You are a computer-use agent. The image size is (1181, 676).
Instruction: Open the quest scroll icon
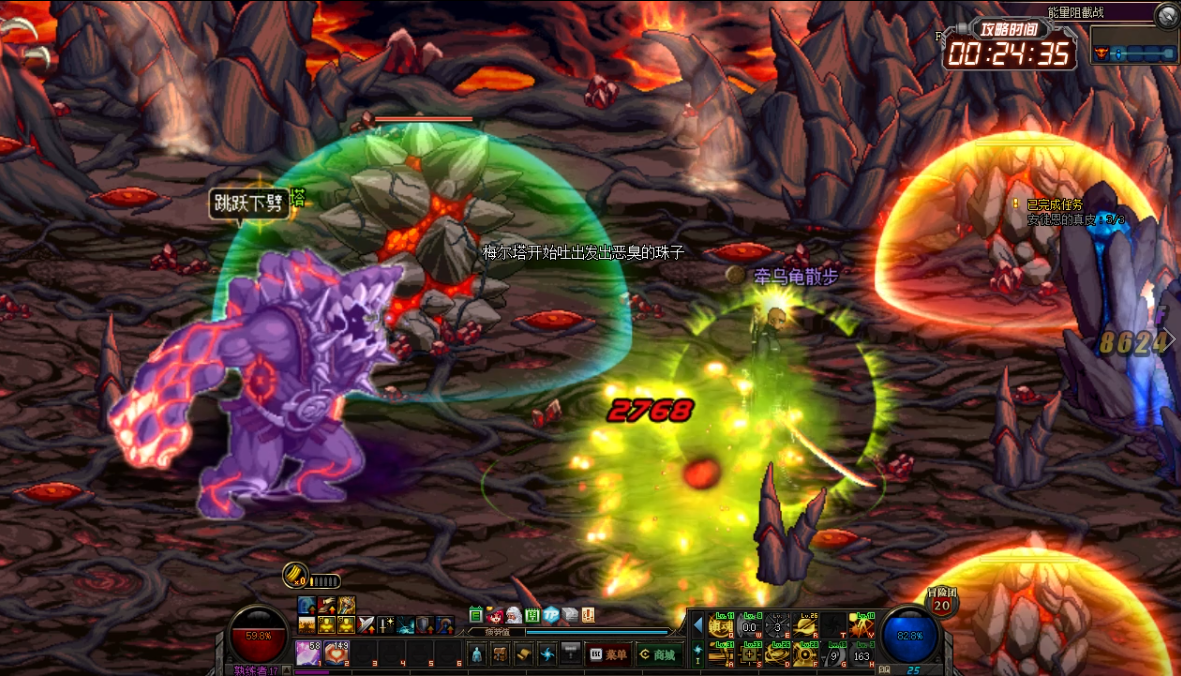coord(524,654)
